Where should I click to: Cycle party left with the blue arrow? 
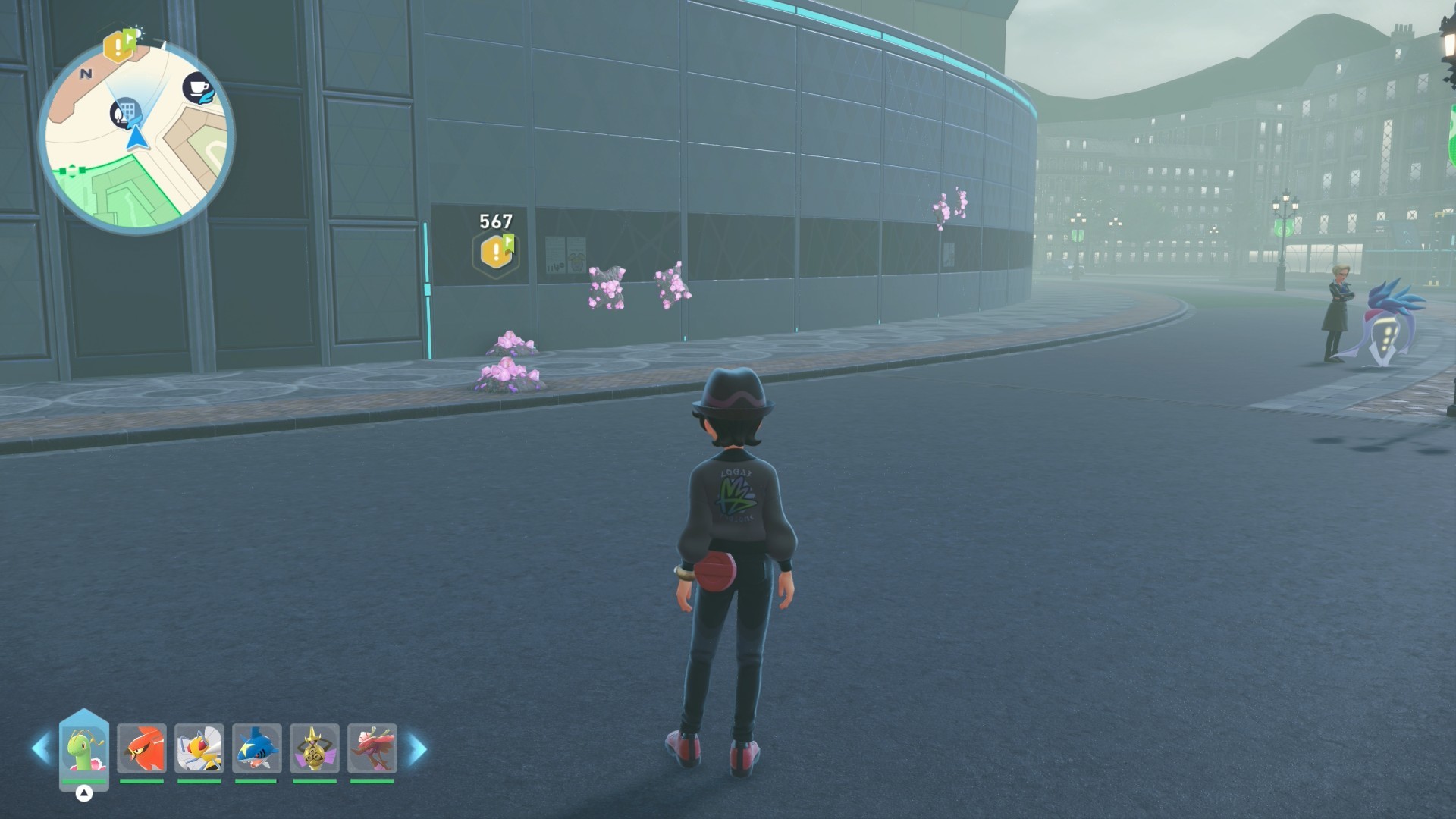(40, 748)
